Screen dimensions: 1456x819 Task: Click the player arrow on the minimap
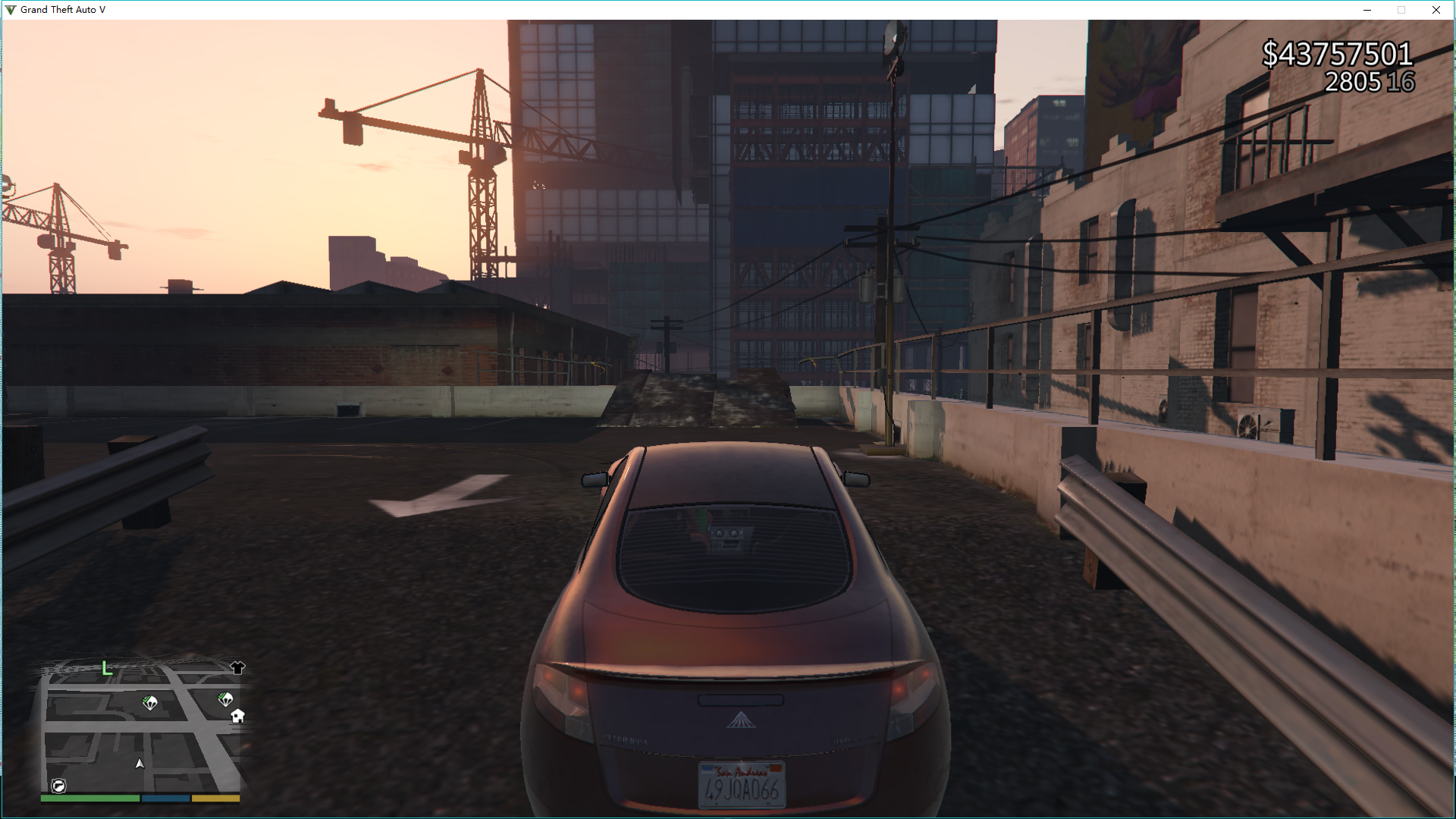pyautogui.click(x=140, y=764)
